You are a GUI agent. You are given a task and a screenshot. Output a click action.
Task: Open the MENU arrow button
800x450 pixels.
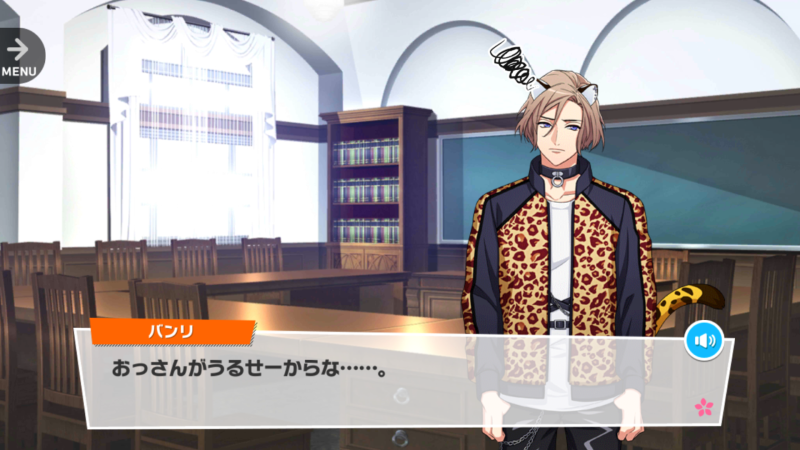(x=19, y=55)
